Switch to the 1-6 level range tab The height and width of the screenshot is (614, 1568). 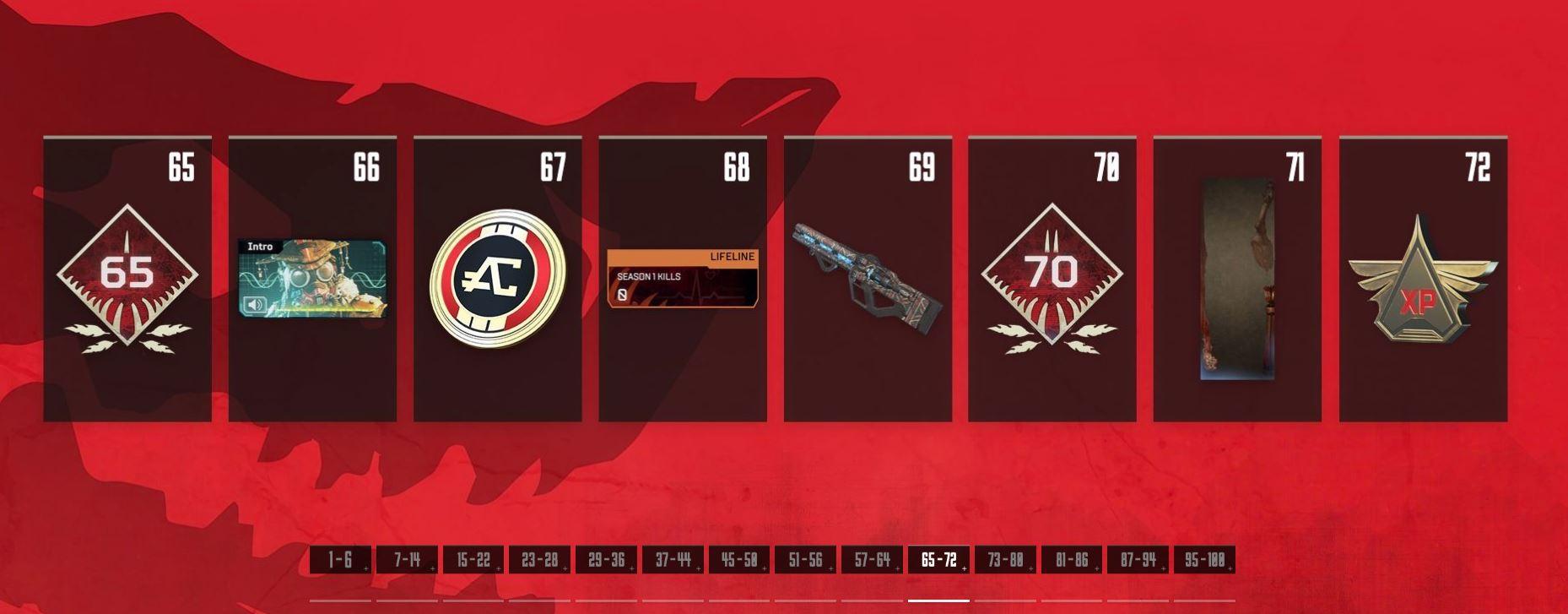pos(340,560)
